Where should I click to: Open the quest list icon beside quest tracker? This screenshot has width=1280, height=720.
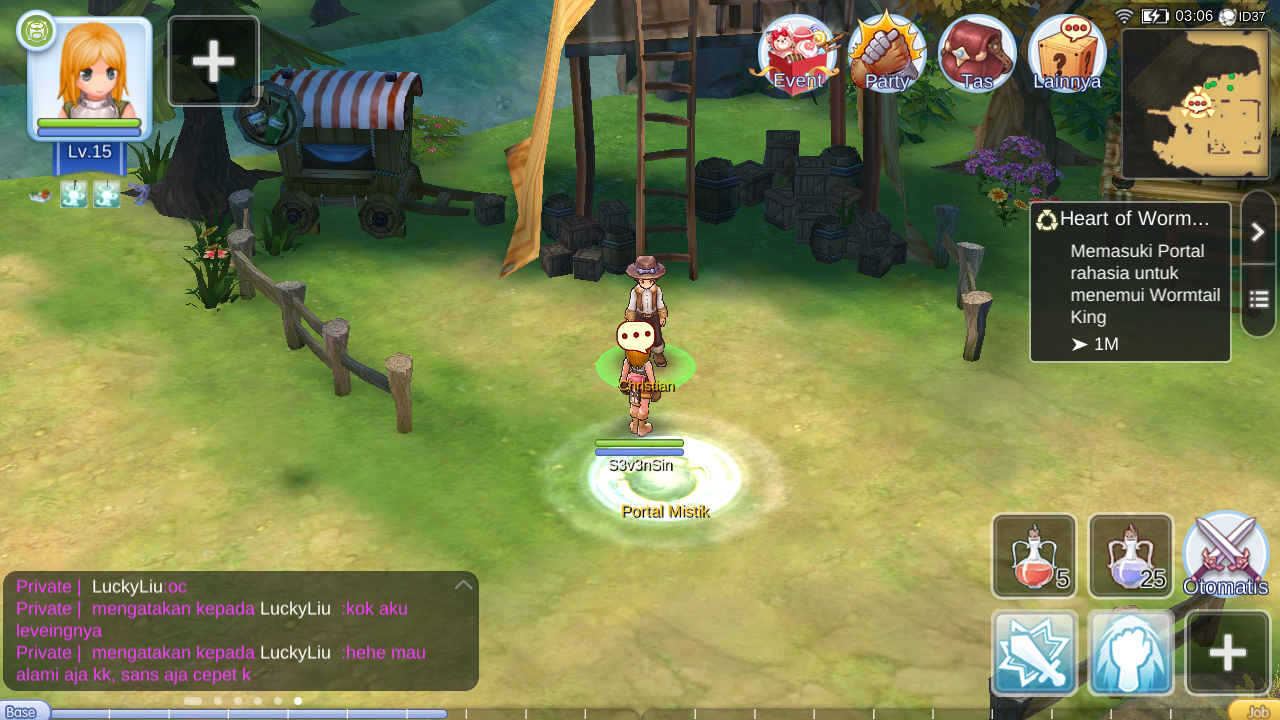(x=1258, y=300)
